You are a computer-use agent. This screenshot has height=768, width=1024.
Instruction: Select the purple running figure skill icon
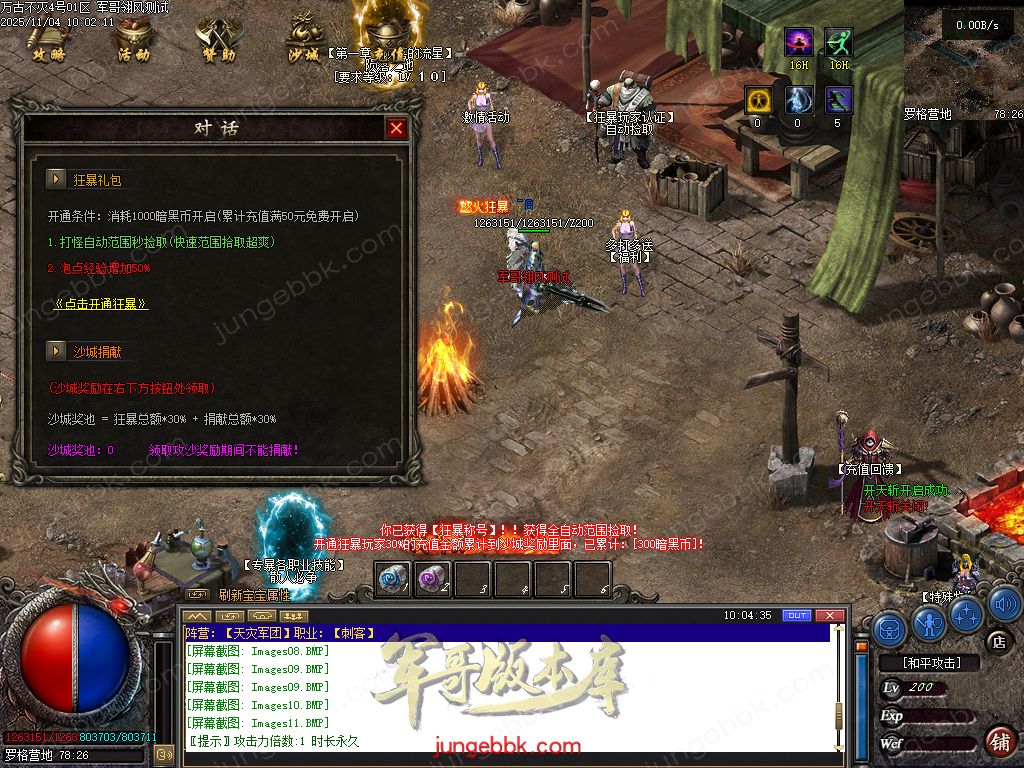tap(838, 100)
